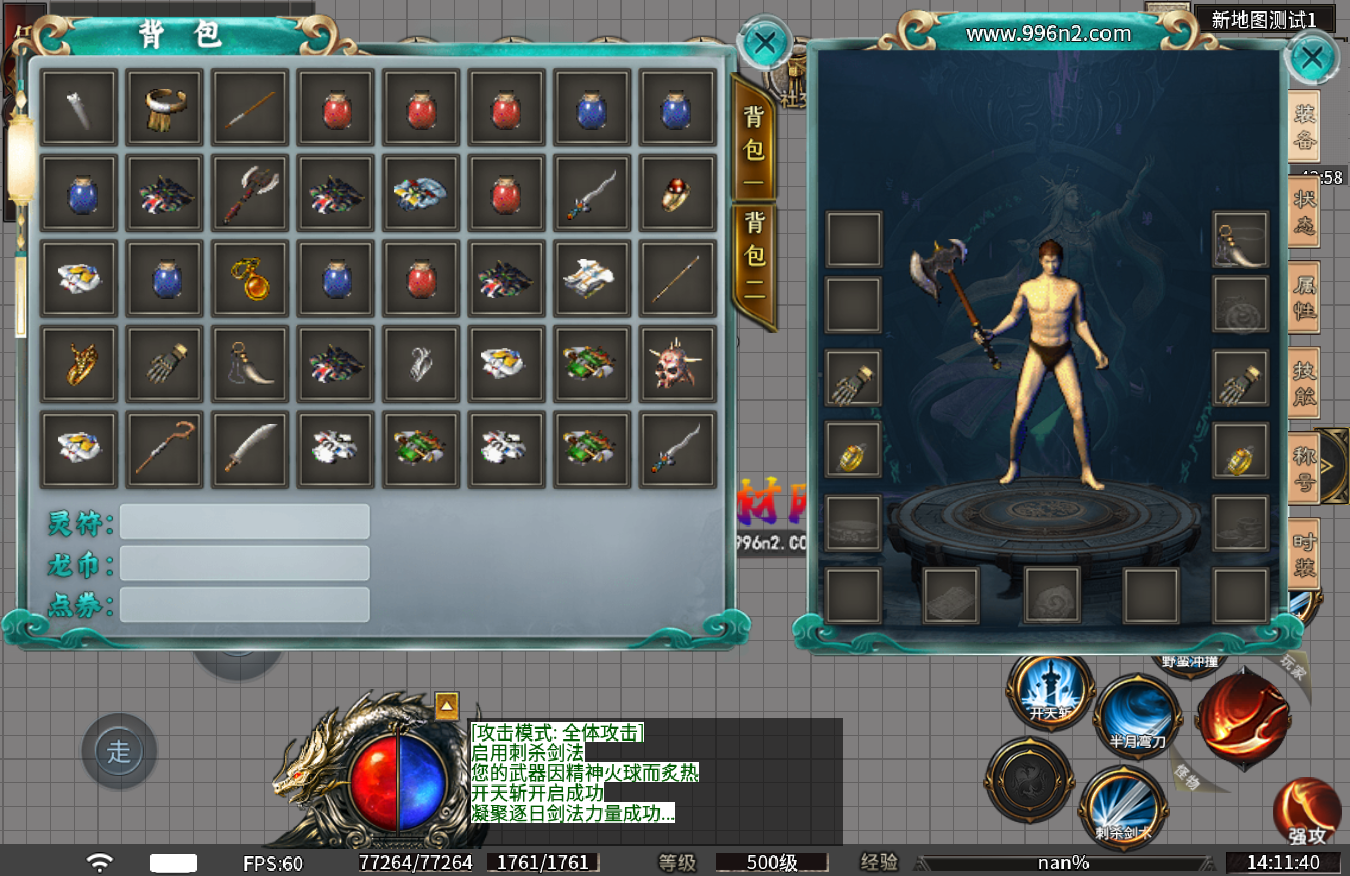
Task: Expand the chat log arrow button
Action: pyautogui.click(x=447, y=704)
